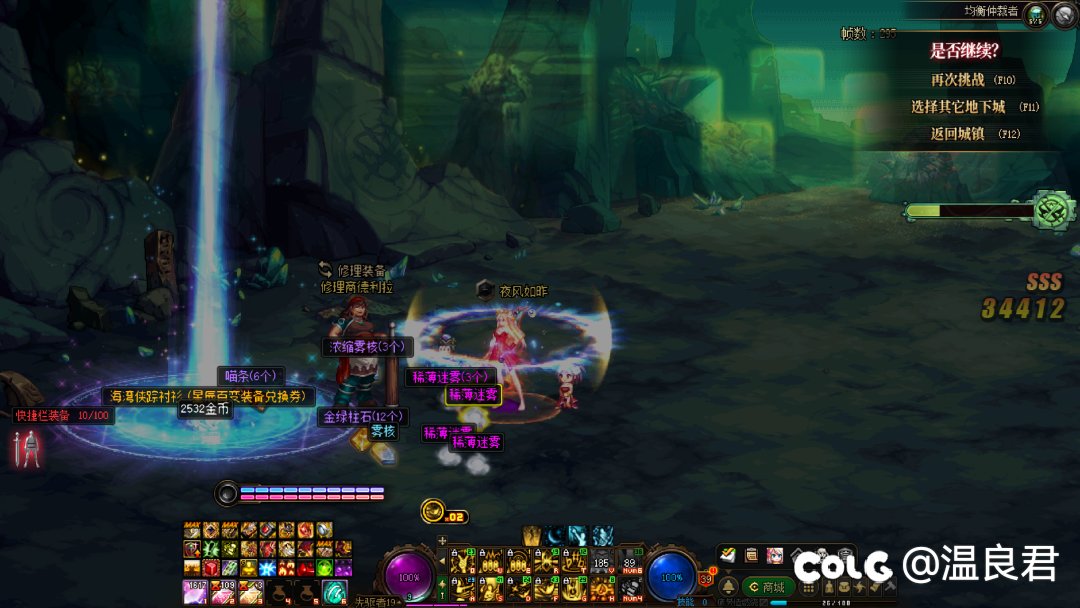
Task: Click the red cube buff icon
Action: click(x=210, y=567)
